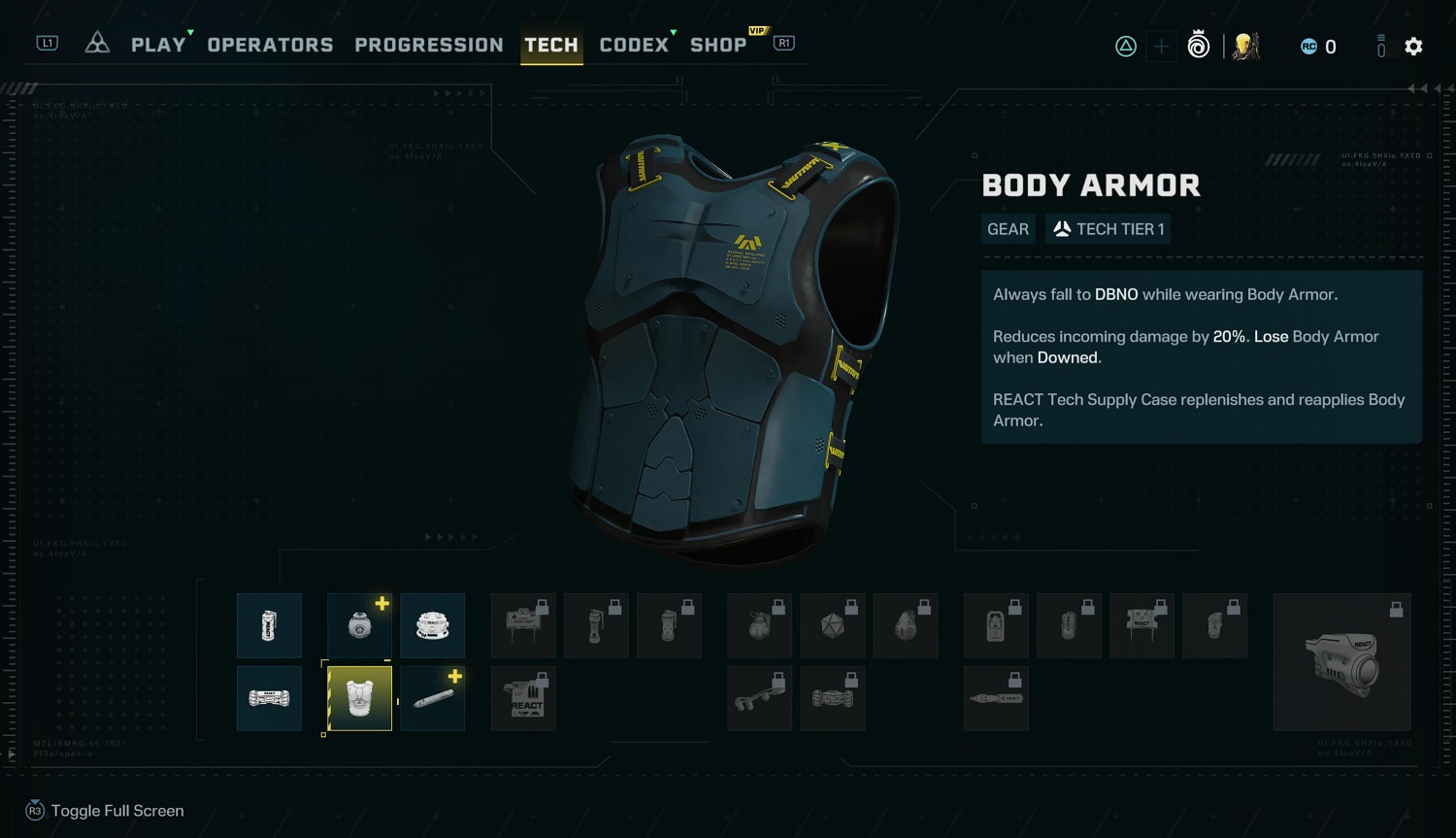Open the Operators tab
This screenshot has width=1456, height=838.
270,45
